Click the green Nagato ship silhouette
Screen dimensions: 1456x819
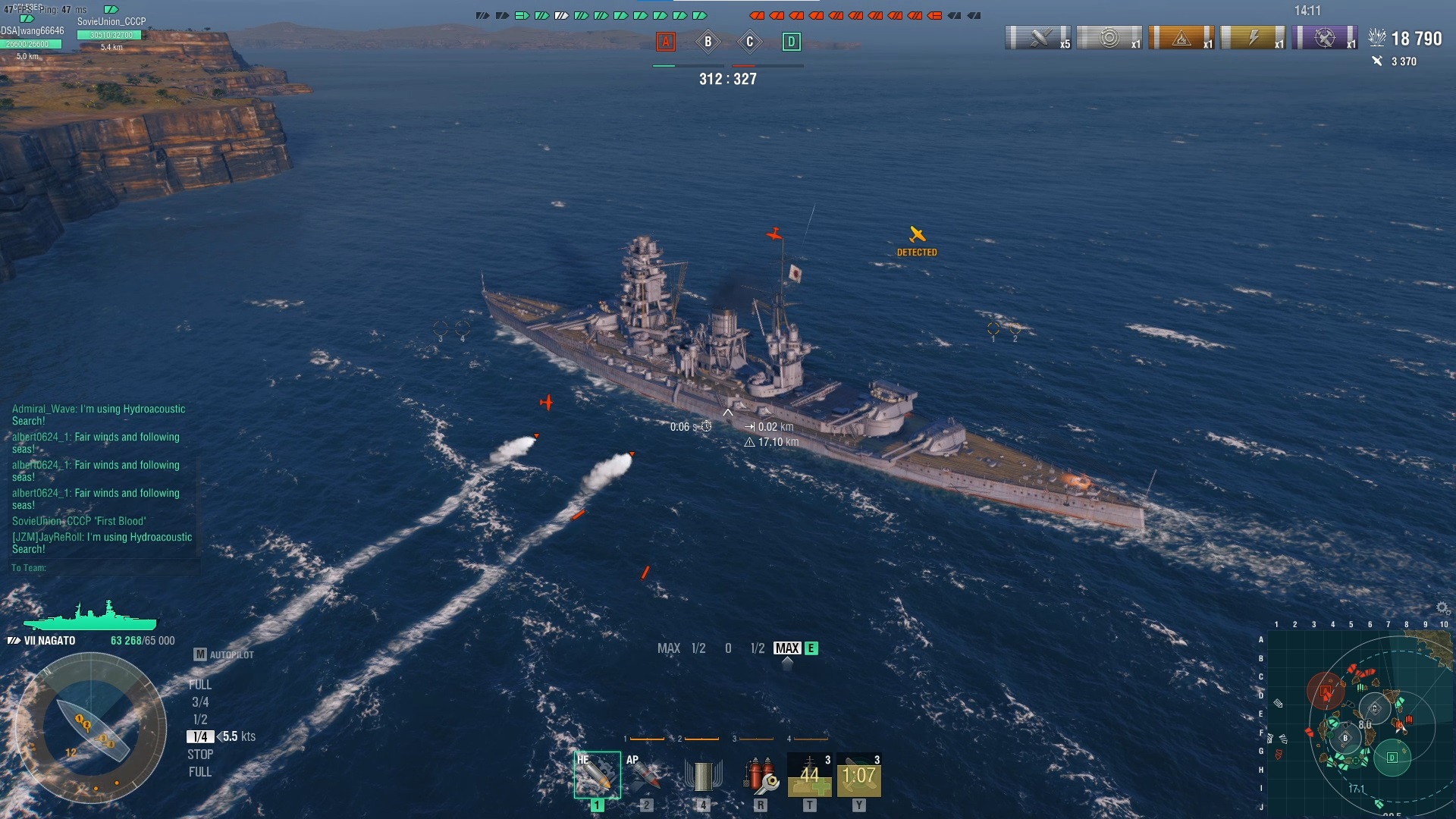click(x=90, y=617)
